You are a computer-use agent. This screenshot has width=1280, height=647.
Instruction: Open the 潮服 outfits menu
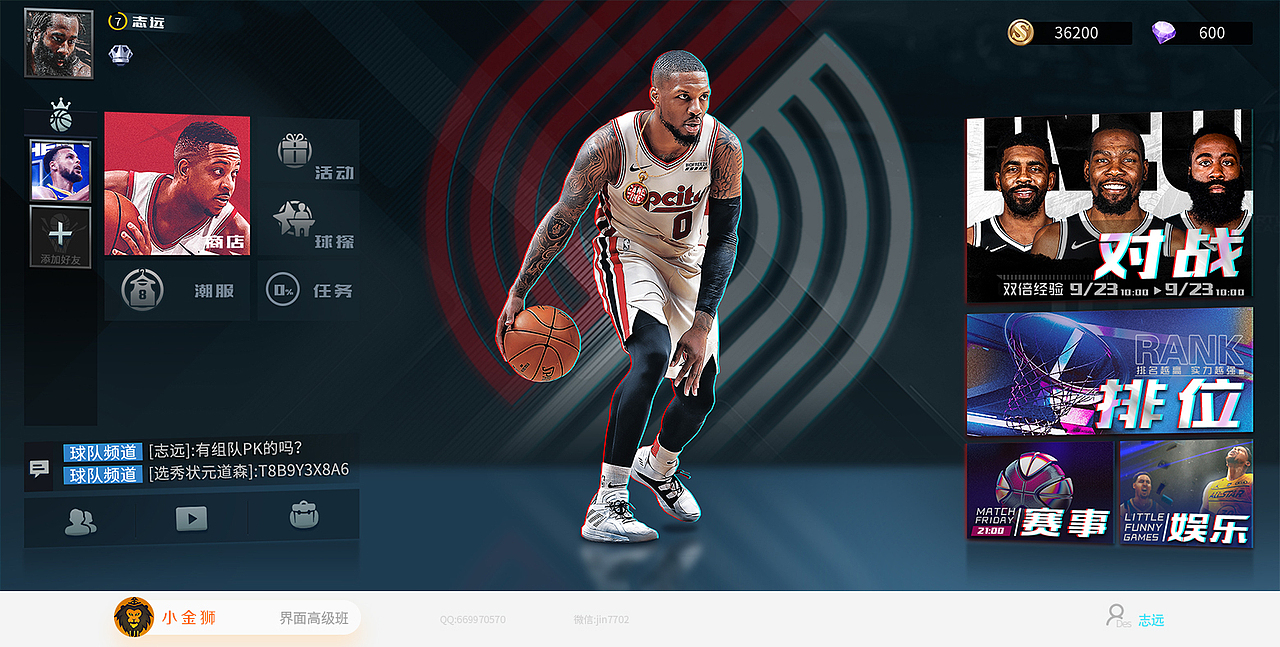177,291
